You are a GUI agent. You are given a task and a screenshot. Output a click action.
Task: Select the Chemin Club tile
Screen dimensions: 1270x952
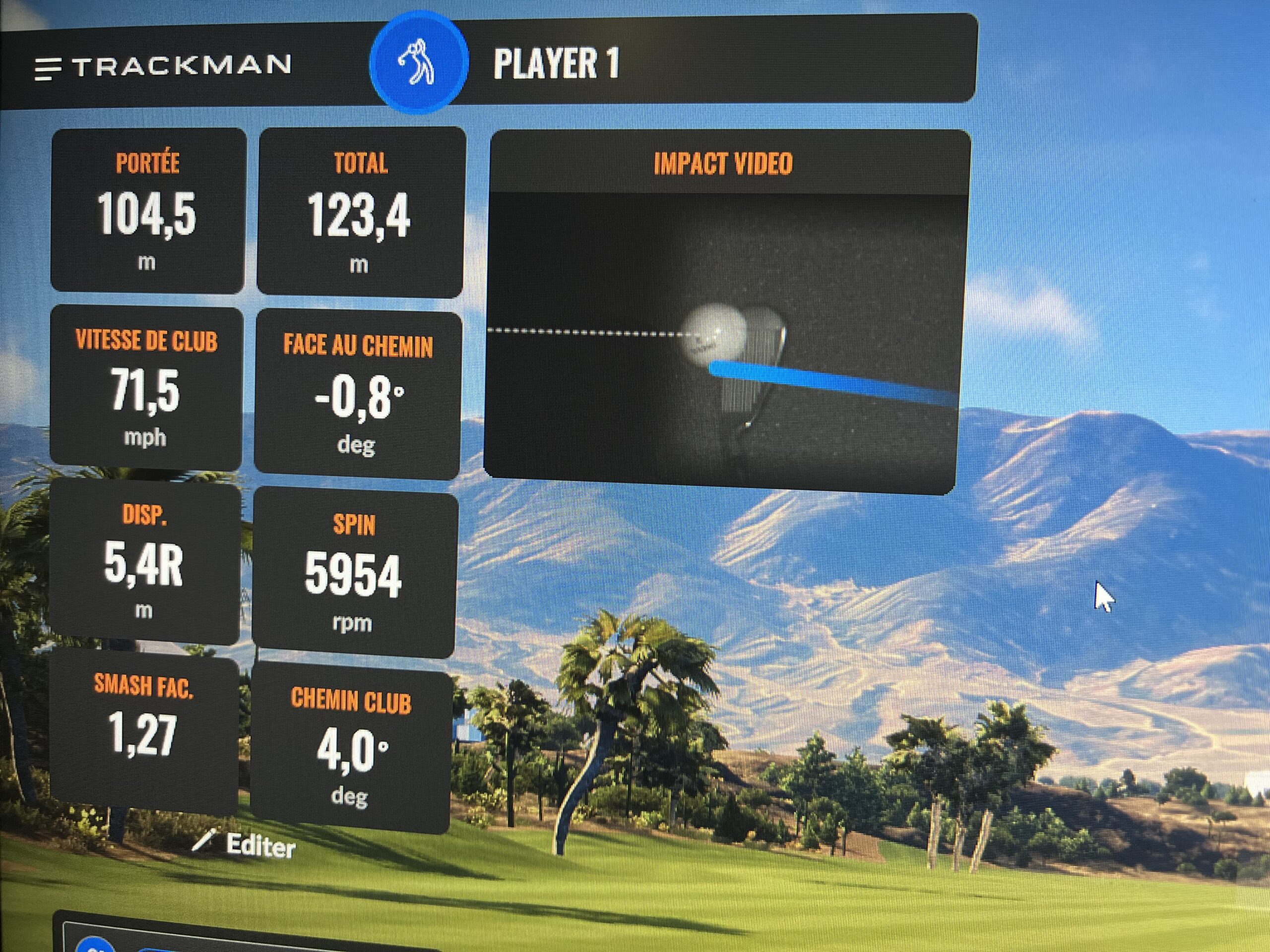pyautogui.click(x=350, y=748)
